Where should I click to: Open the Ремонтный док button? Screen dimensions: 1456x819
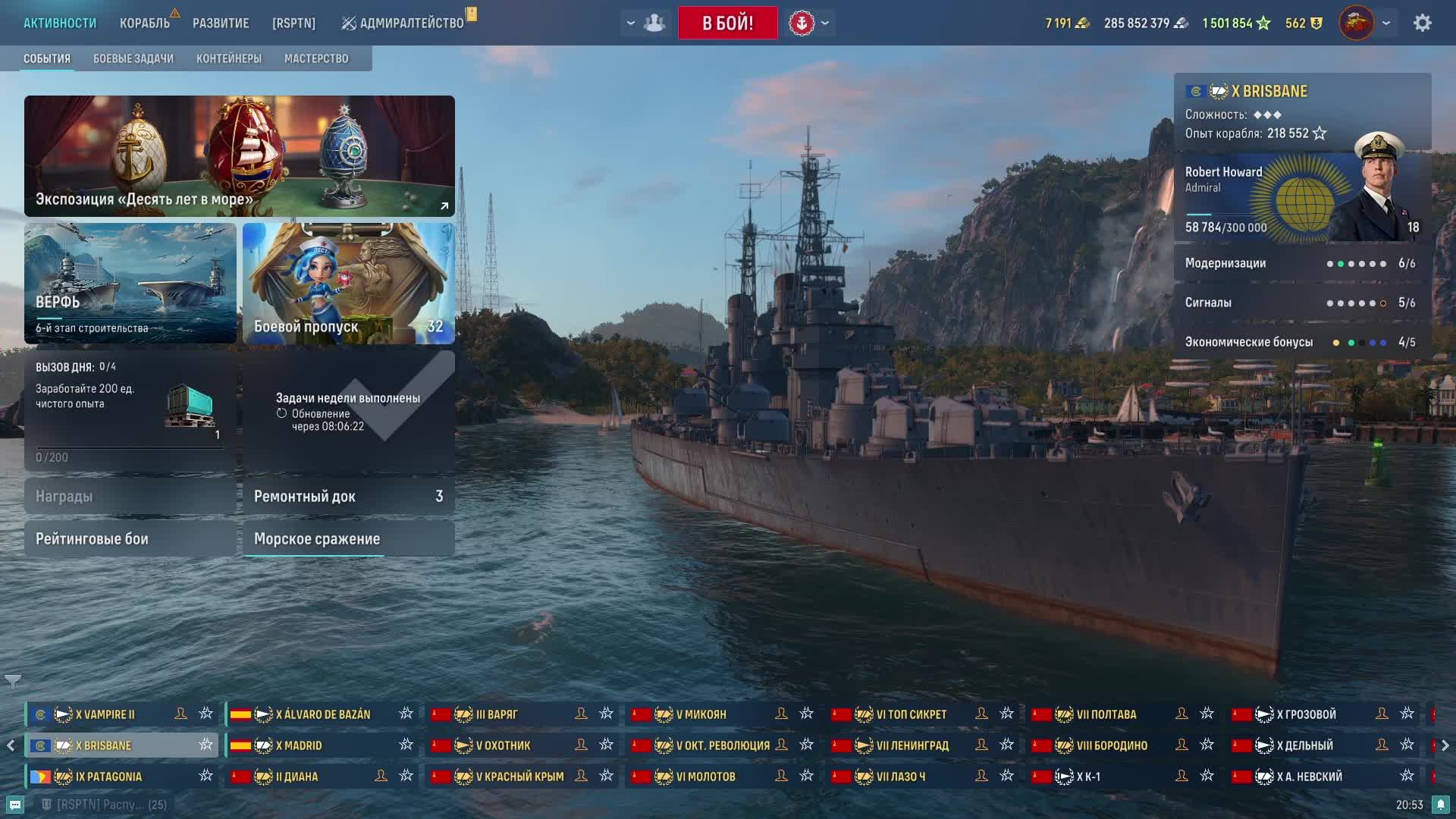[x=349, y=496]
